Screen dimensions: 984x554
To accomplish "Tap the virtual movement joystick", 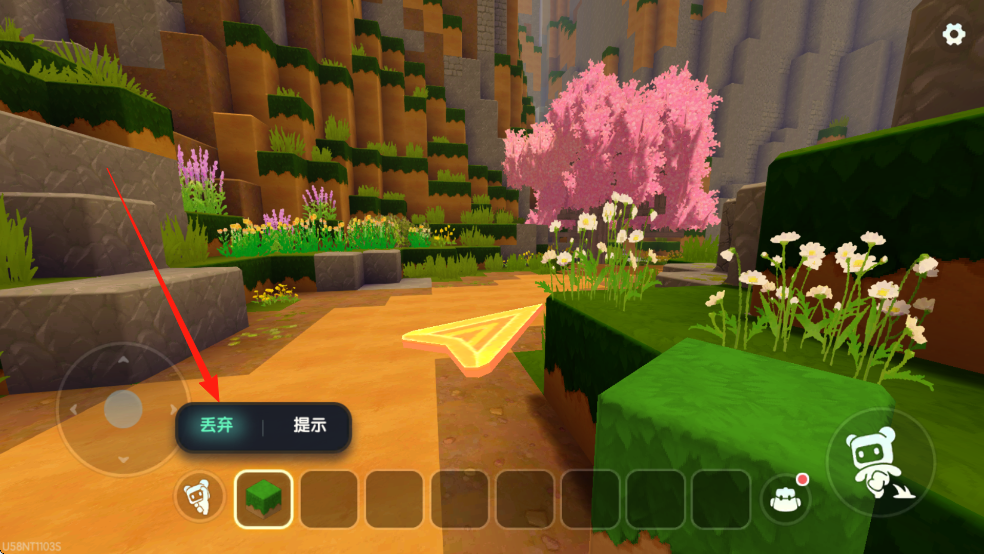I will click(123, 409).
